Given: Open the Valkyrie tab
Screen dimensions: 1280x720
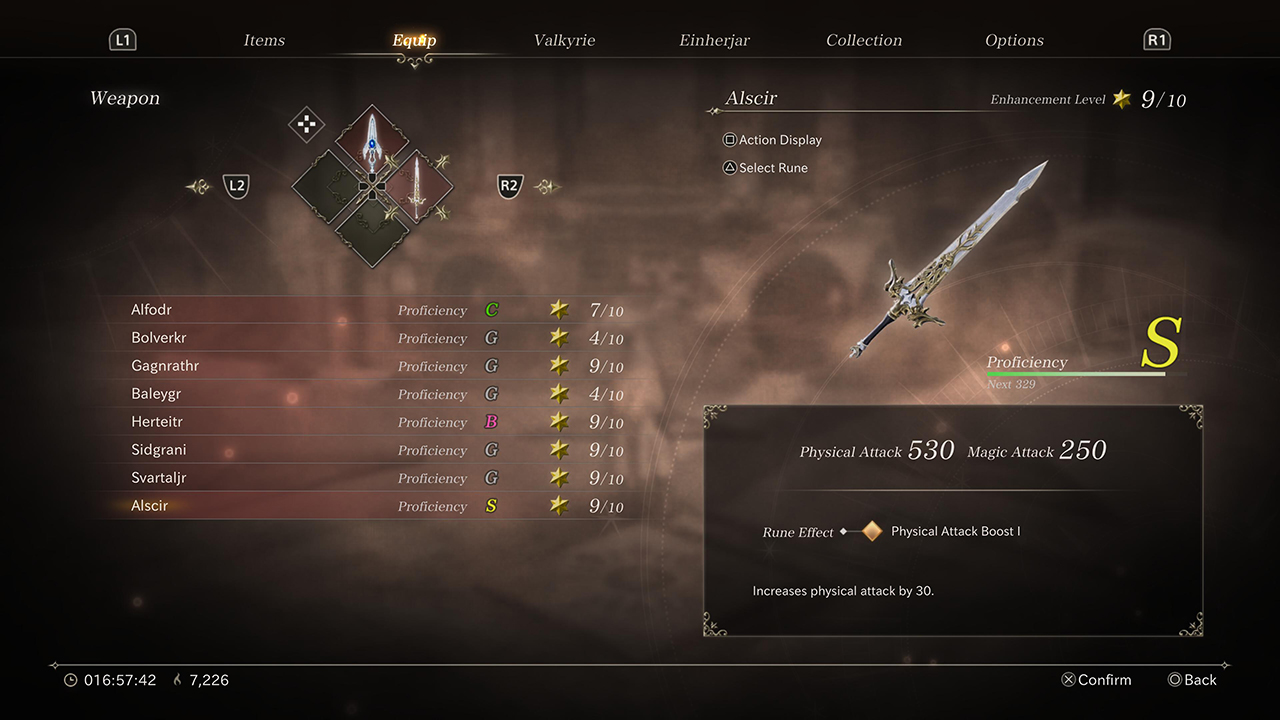Looking at the screenshot, I should tap(564, 40).
